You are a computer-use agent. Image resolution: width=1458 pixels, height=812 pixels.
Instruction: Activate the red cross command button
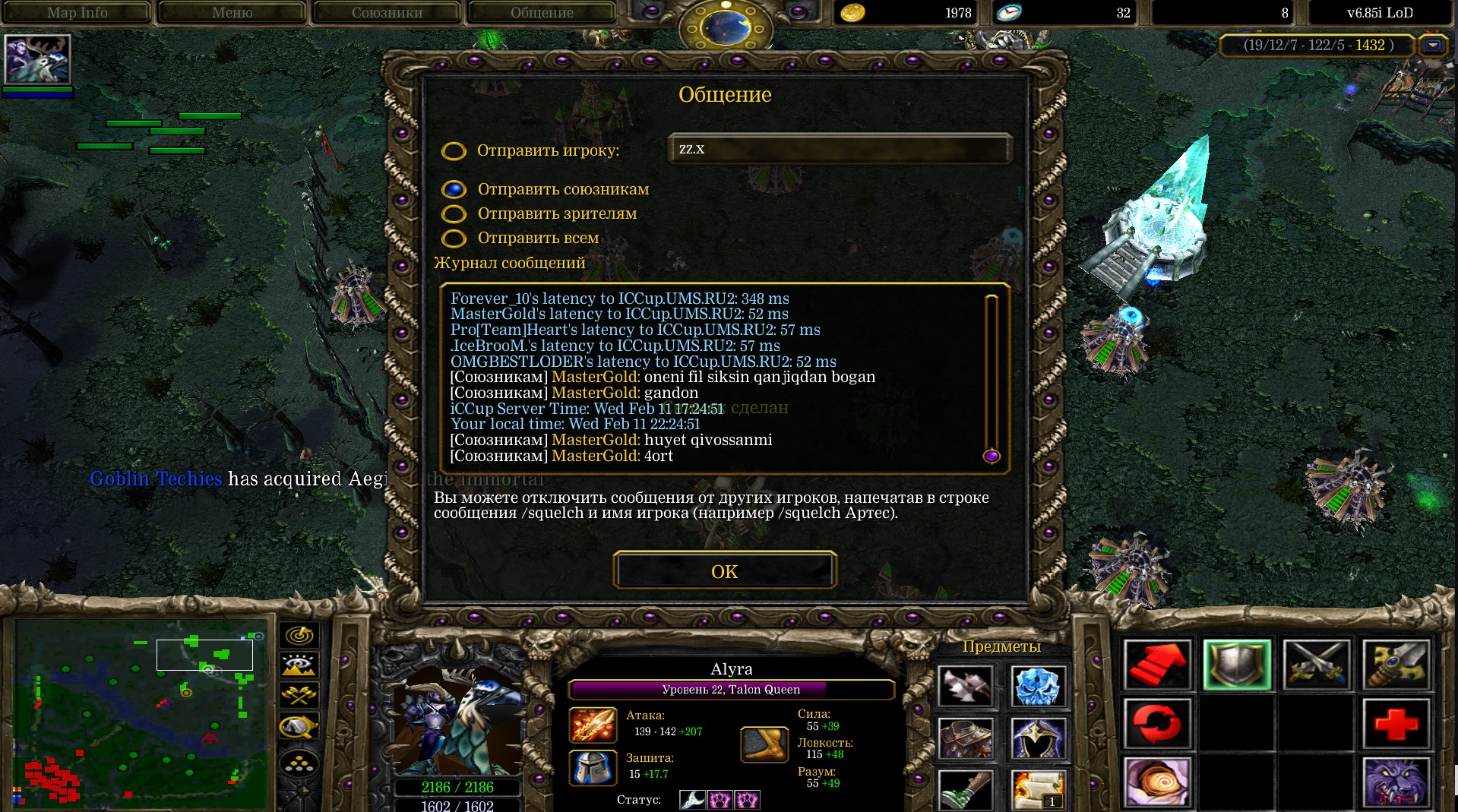tap(1396, 724)
